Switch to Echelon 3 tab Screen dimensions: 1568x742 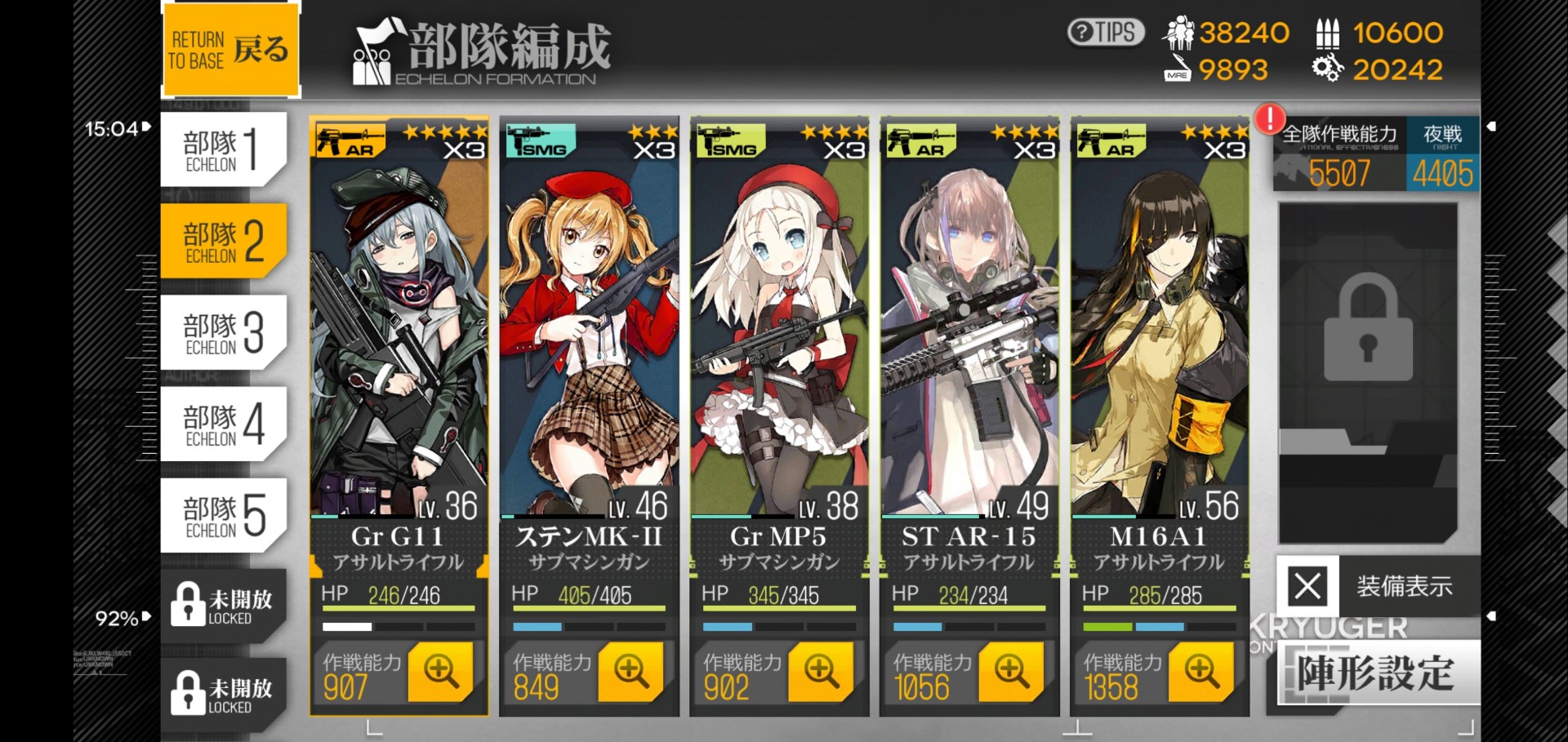[222, 333]
